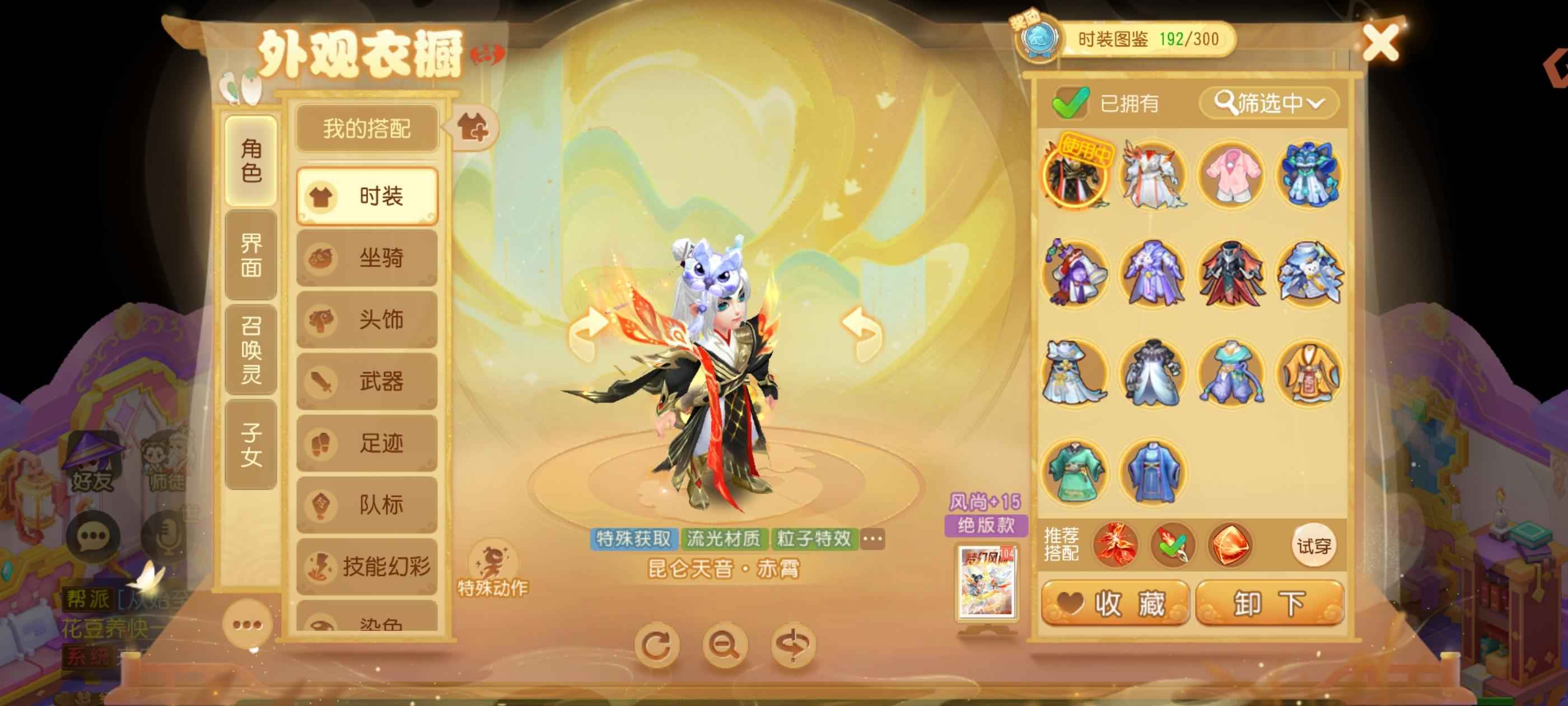Toggle the 已拥有 owned filter checkbox
The image size is (1568, 706).
[x=1071, y=103]
